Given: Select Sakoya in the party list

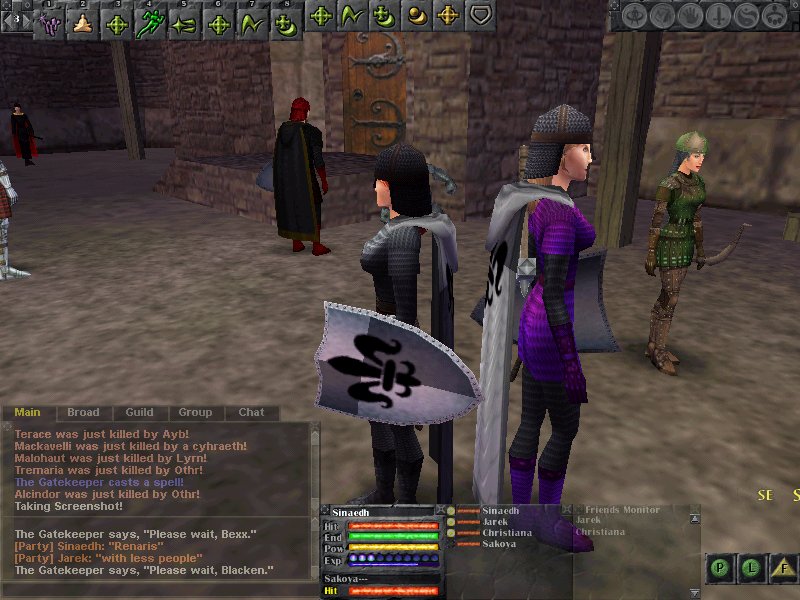Looking at the screenshot, I should pos(499,545).
